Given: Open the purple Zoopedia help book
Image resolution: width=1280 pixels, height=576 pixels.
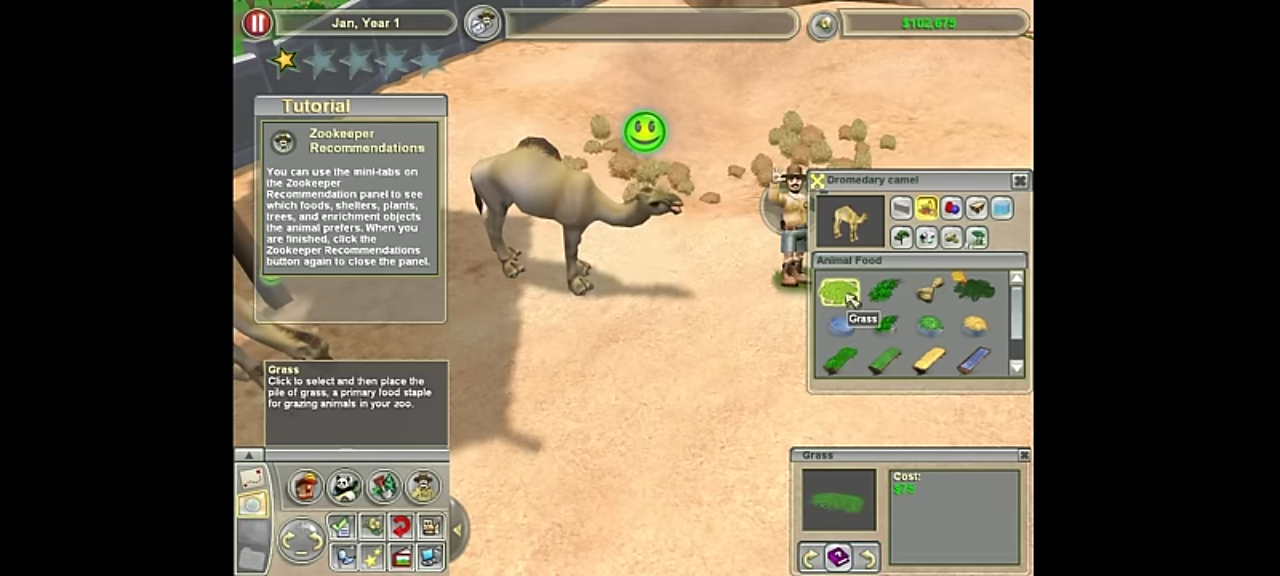Looking at the screenshot, I should 838,558.
